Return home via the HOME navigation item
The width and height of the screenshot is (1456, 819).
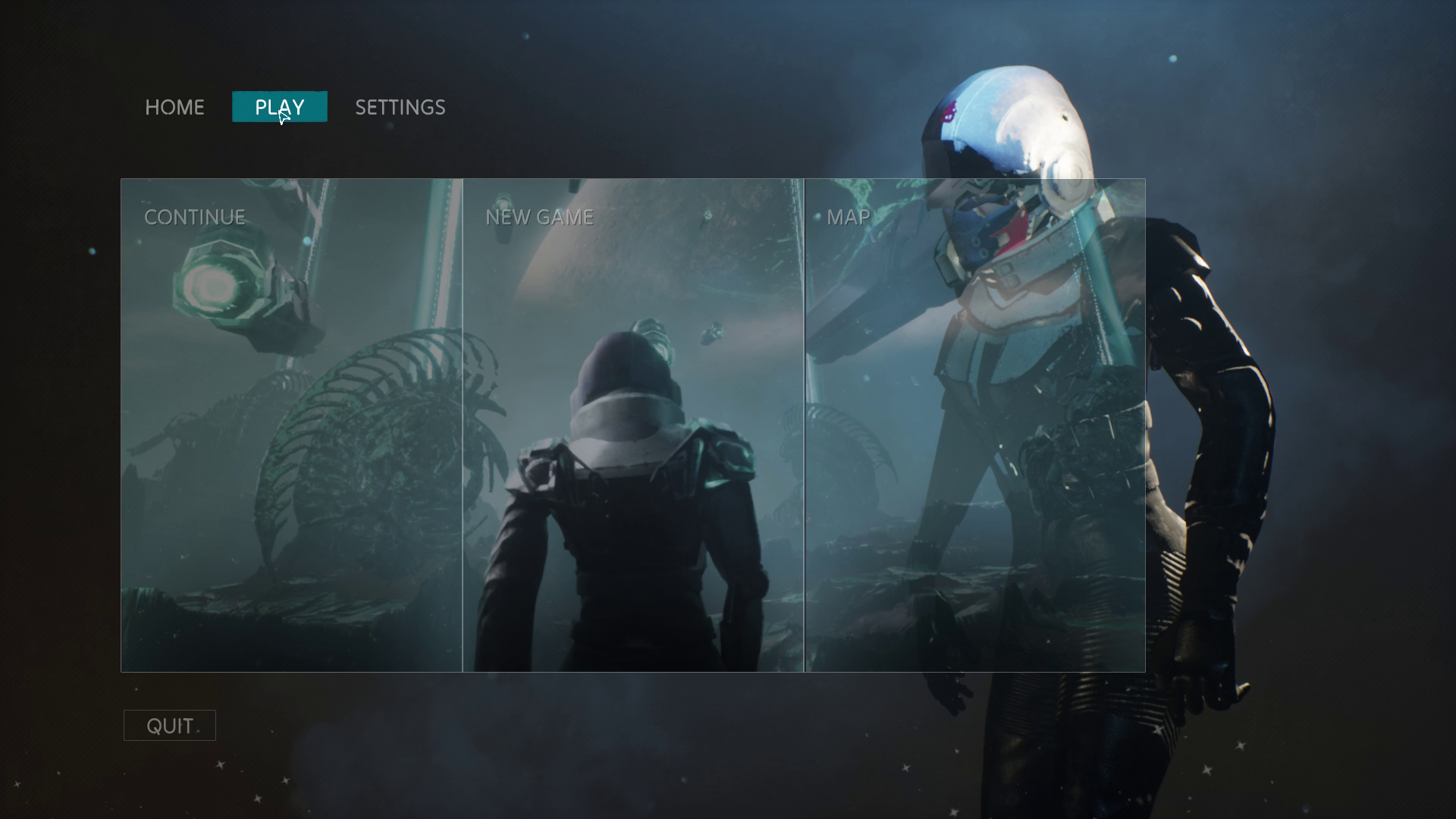tap(174, 107)
